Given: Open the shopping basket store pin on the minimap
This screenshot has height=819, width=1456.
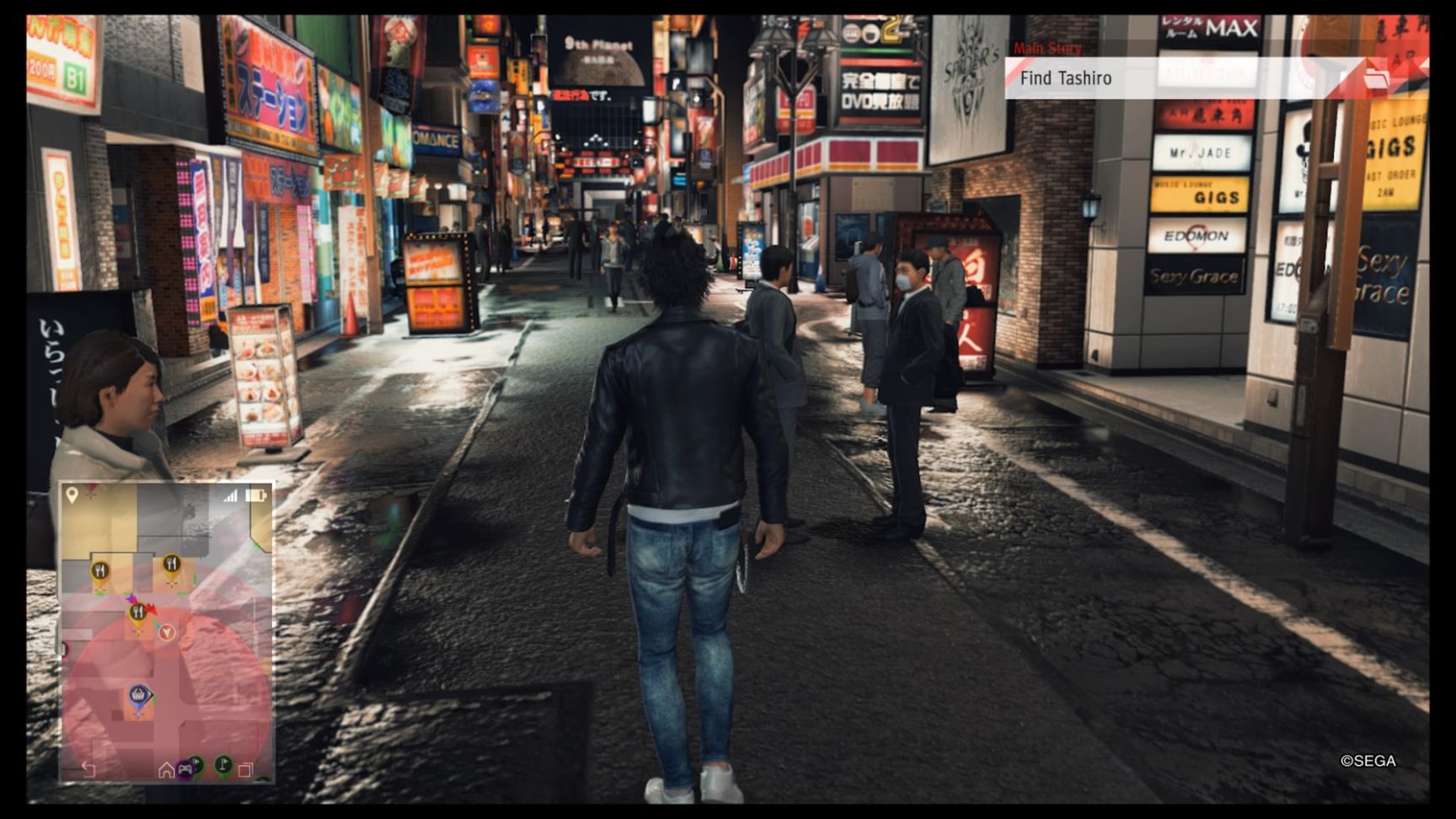Looking at the screenshot, I should point(136,693).
